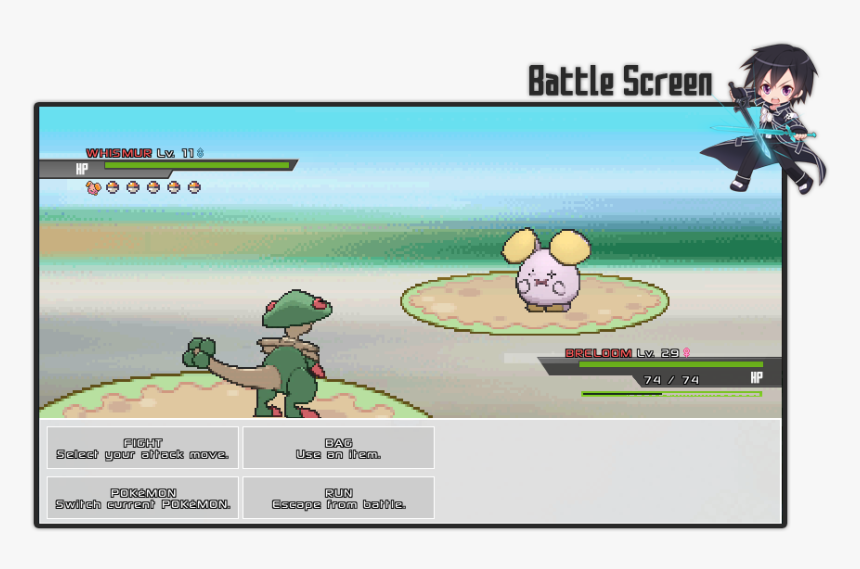Open the BAG to use an item
Viewport: 860px width, 569px height.
click(x=338, y=448)
